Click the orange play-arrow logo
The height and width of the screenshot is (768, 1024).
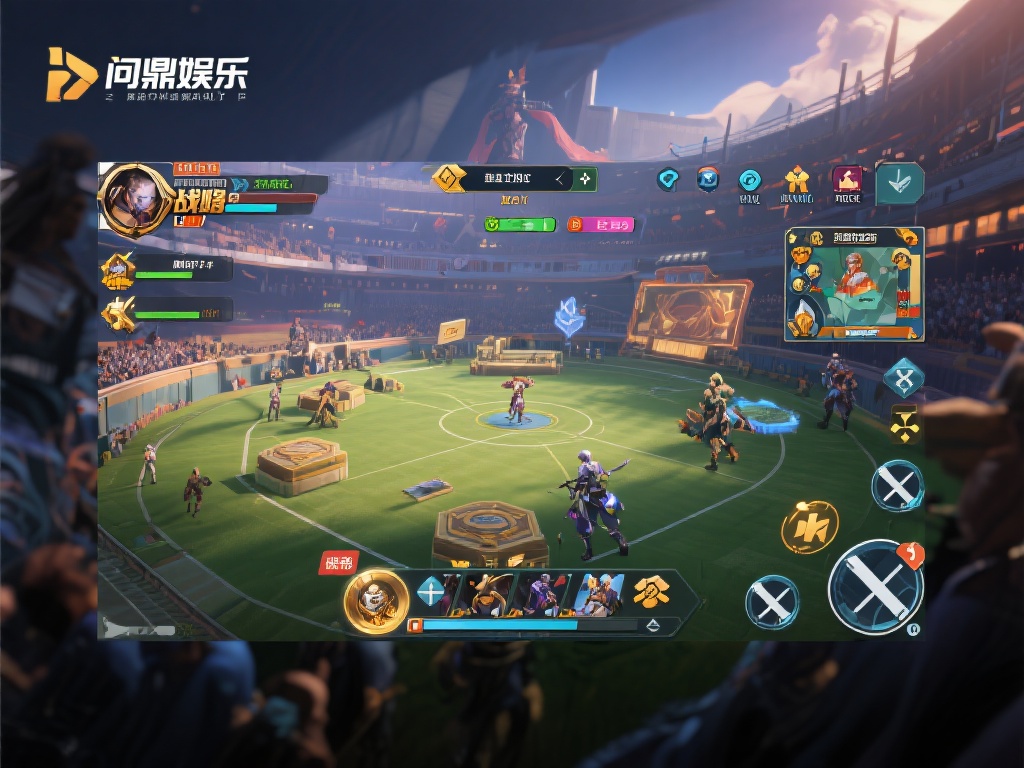point(69,75)
